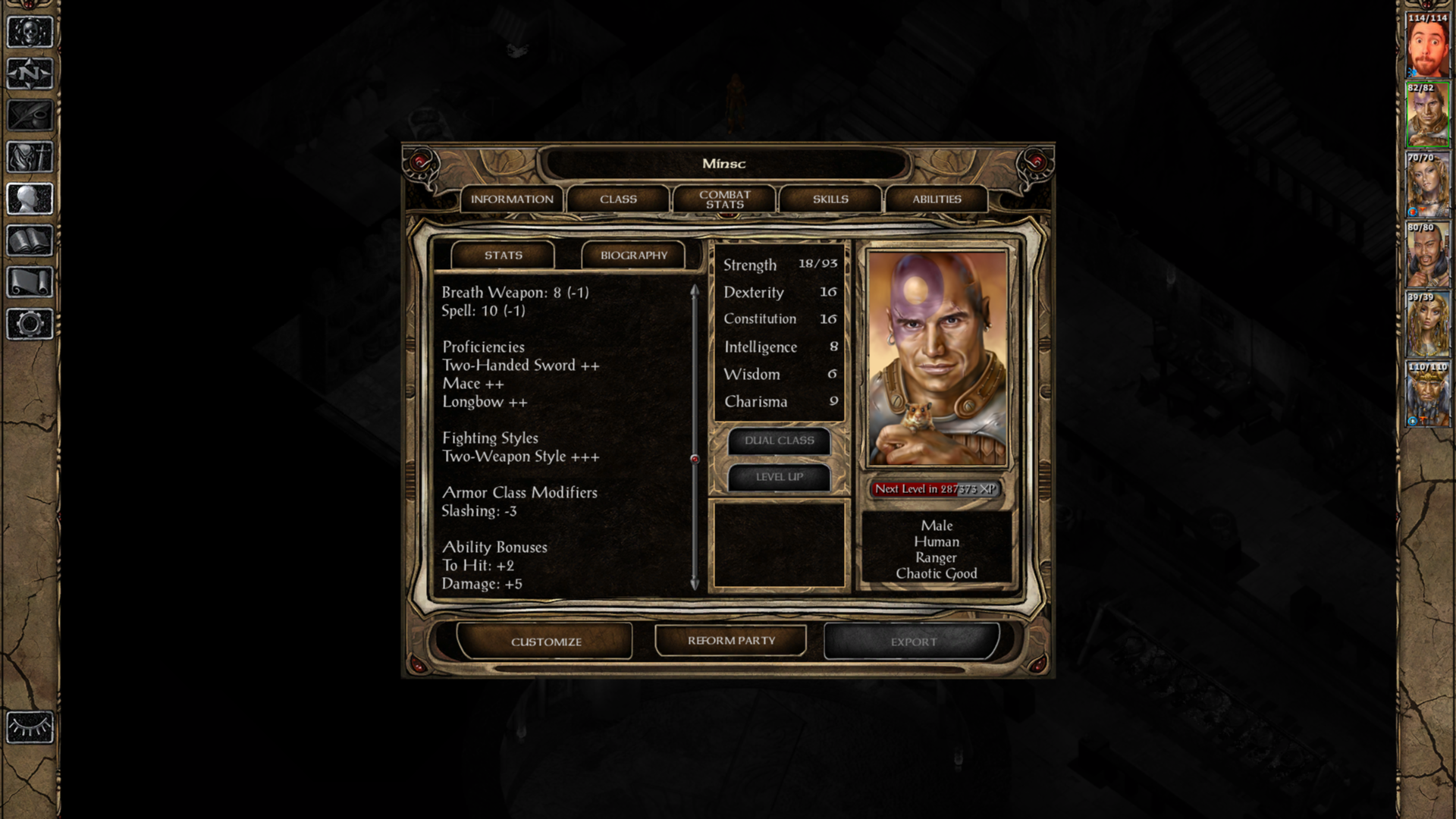Open the priest scroll icon

click(30, 282)
